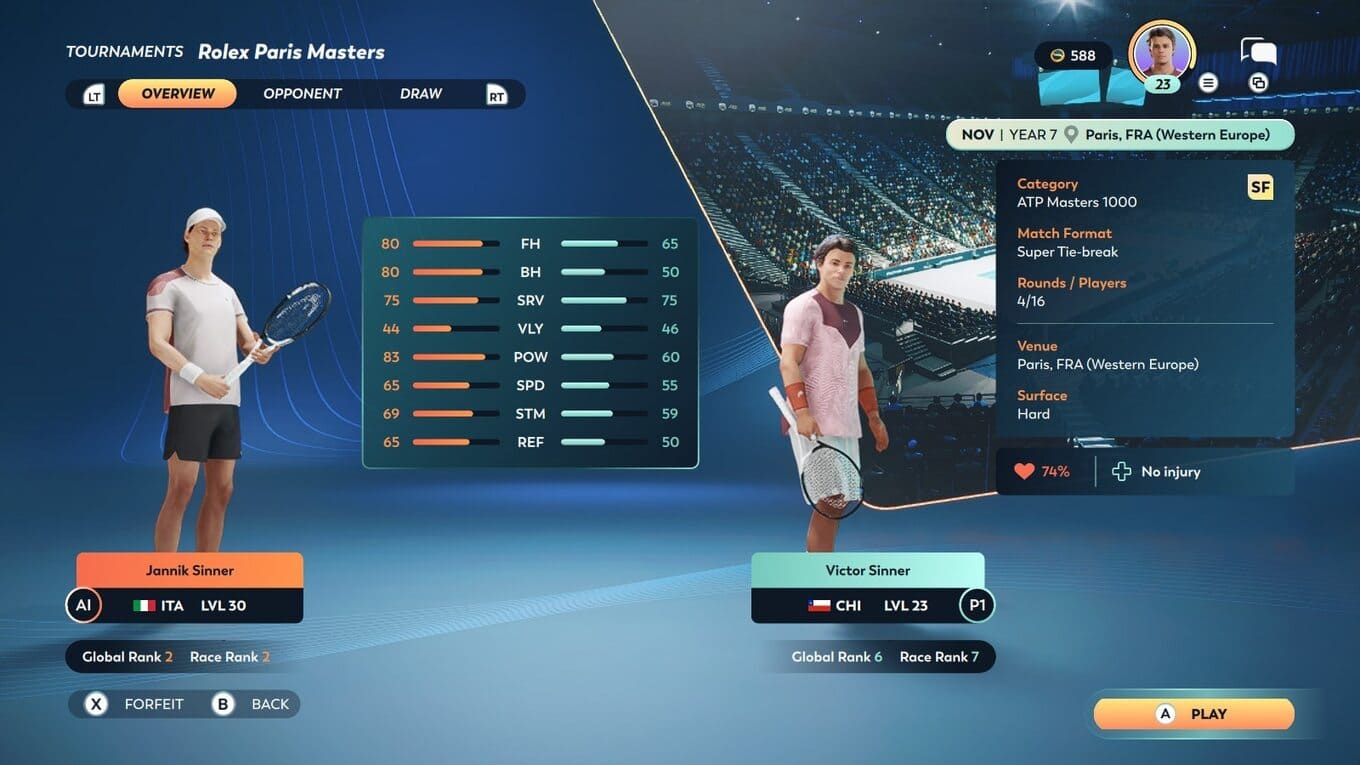The height and width of the screenshot is (765, 1360).
Task: Switch to the Overview tab
Action: tap(177, 94)
